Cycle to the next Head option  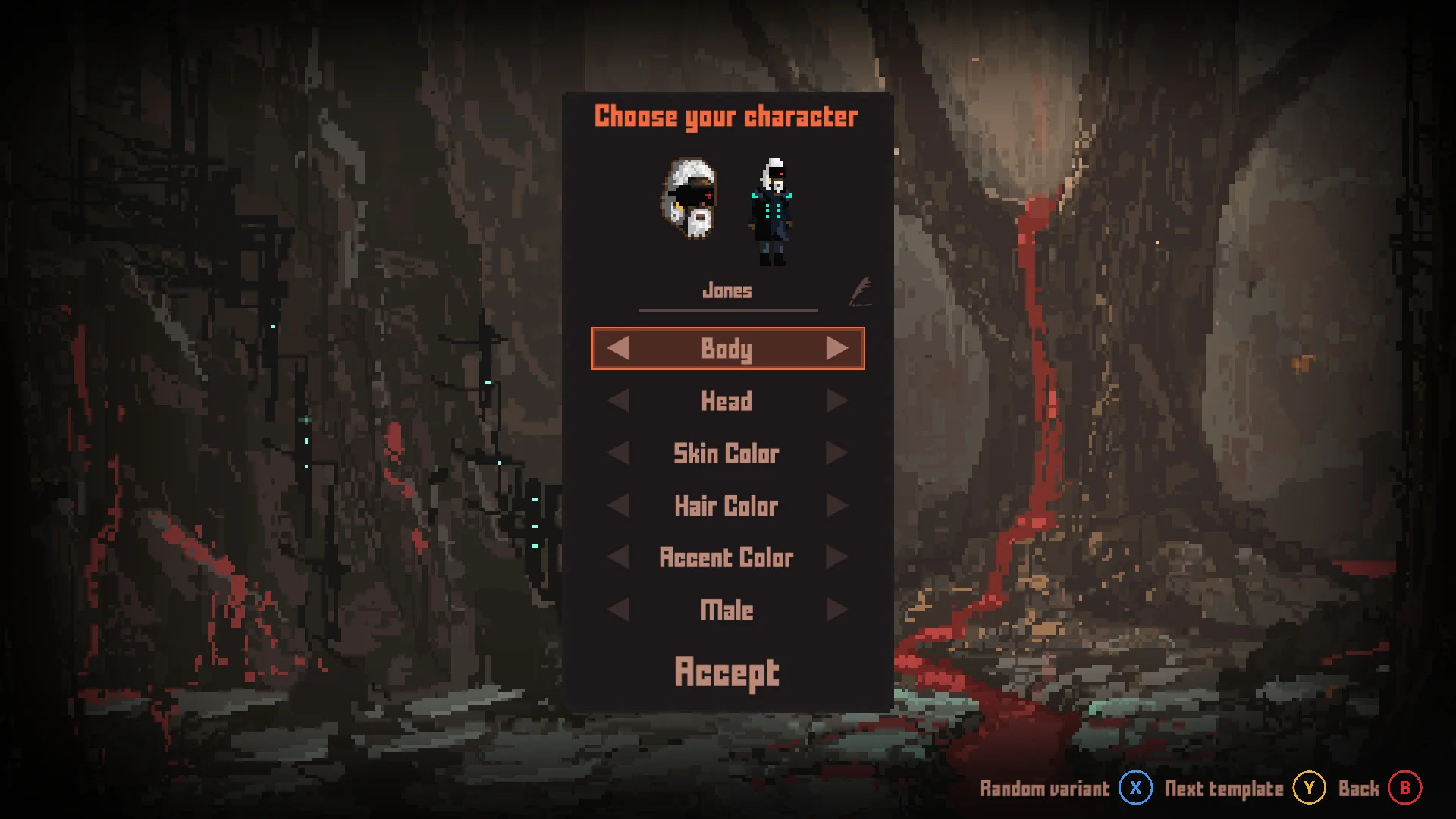pos(837,401)
